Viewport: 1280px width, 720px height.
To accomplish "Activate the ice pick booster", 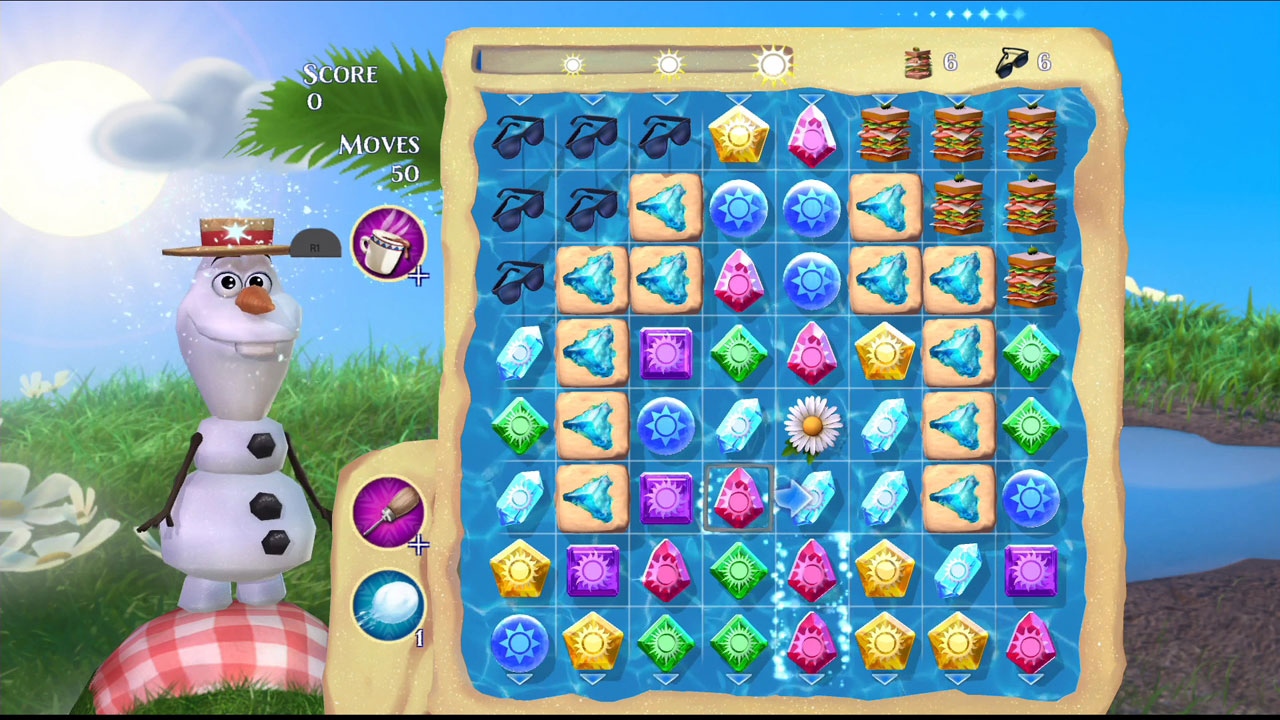I will pos(391,513).
